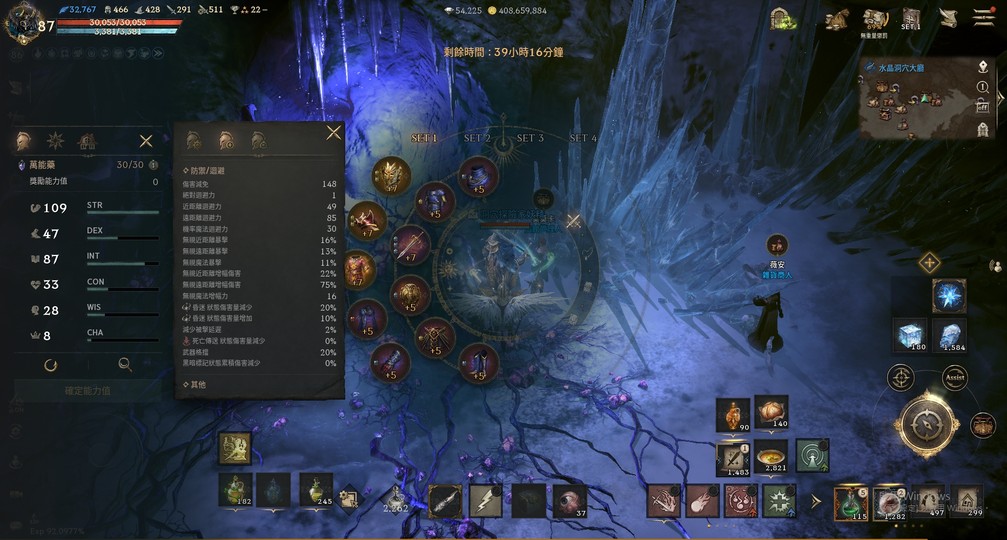The image size is (1007, 540).
Task: Select the third helmet stats tab
Action: coord(259,140)
